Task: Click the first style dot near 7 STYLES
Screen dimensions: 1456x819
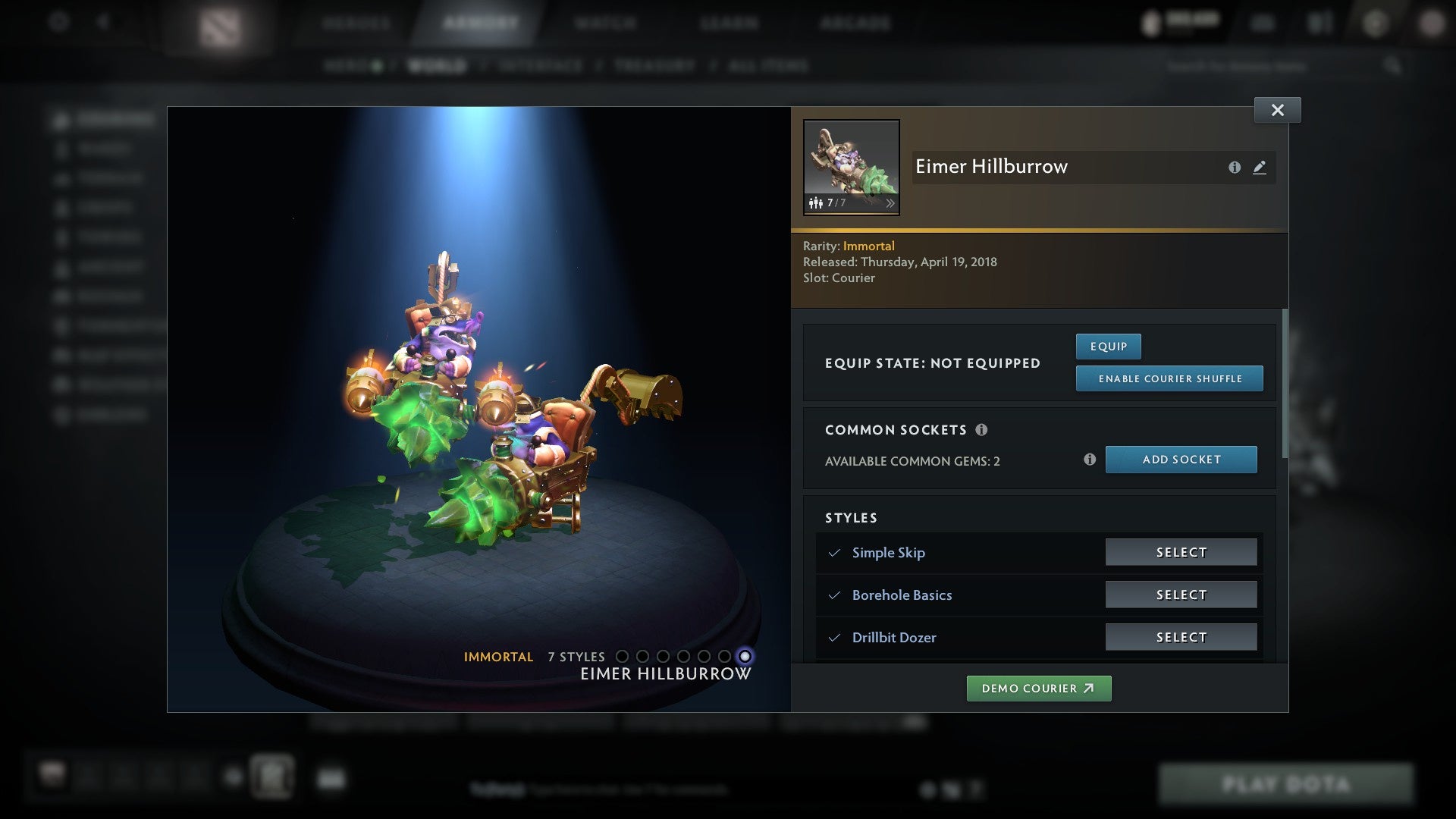Action: (623, 657)
